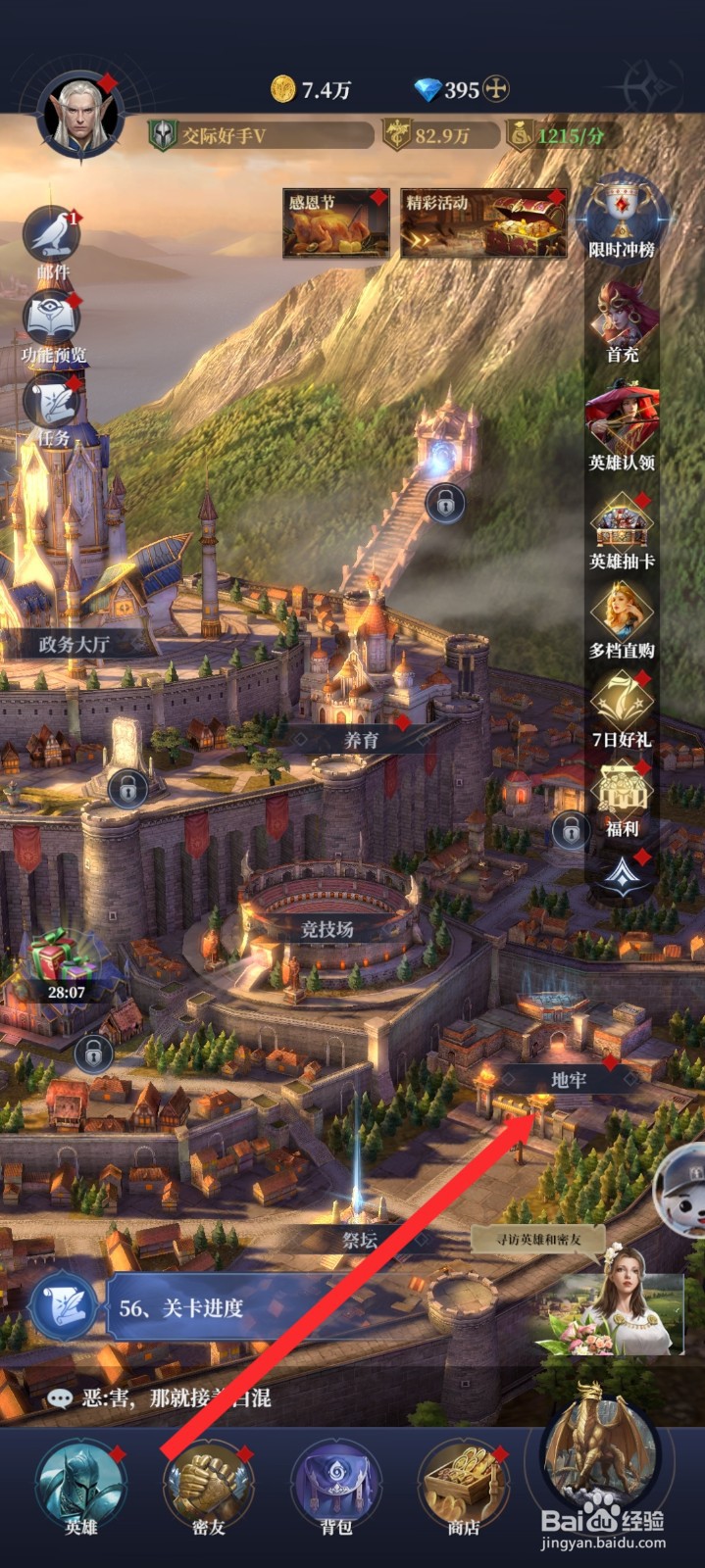Enter the 竞技场 arena
The image size is (705, 1568).
click(x=327, y=927)
